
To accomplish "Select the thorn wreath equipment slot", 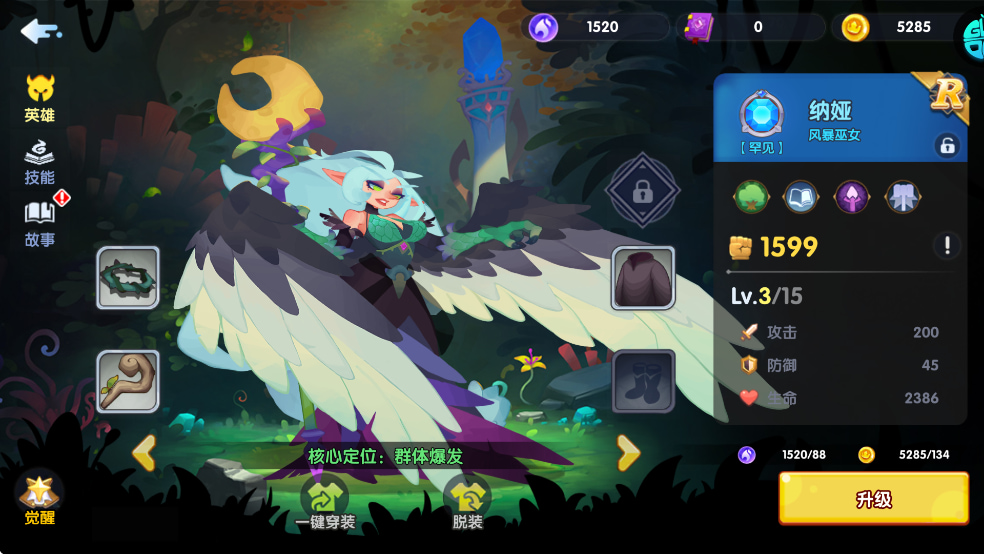I will [128, 277].
